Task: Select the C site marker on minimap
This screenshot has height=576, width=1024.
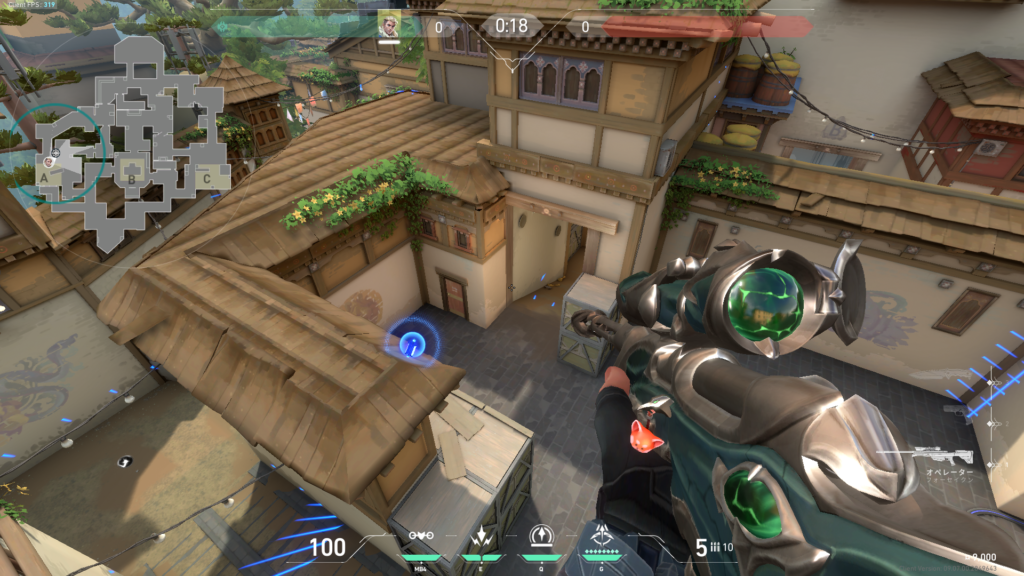Action: [x=206, y=178]
